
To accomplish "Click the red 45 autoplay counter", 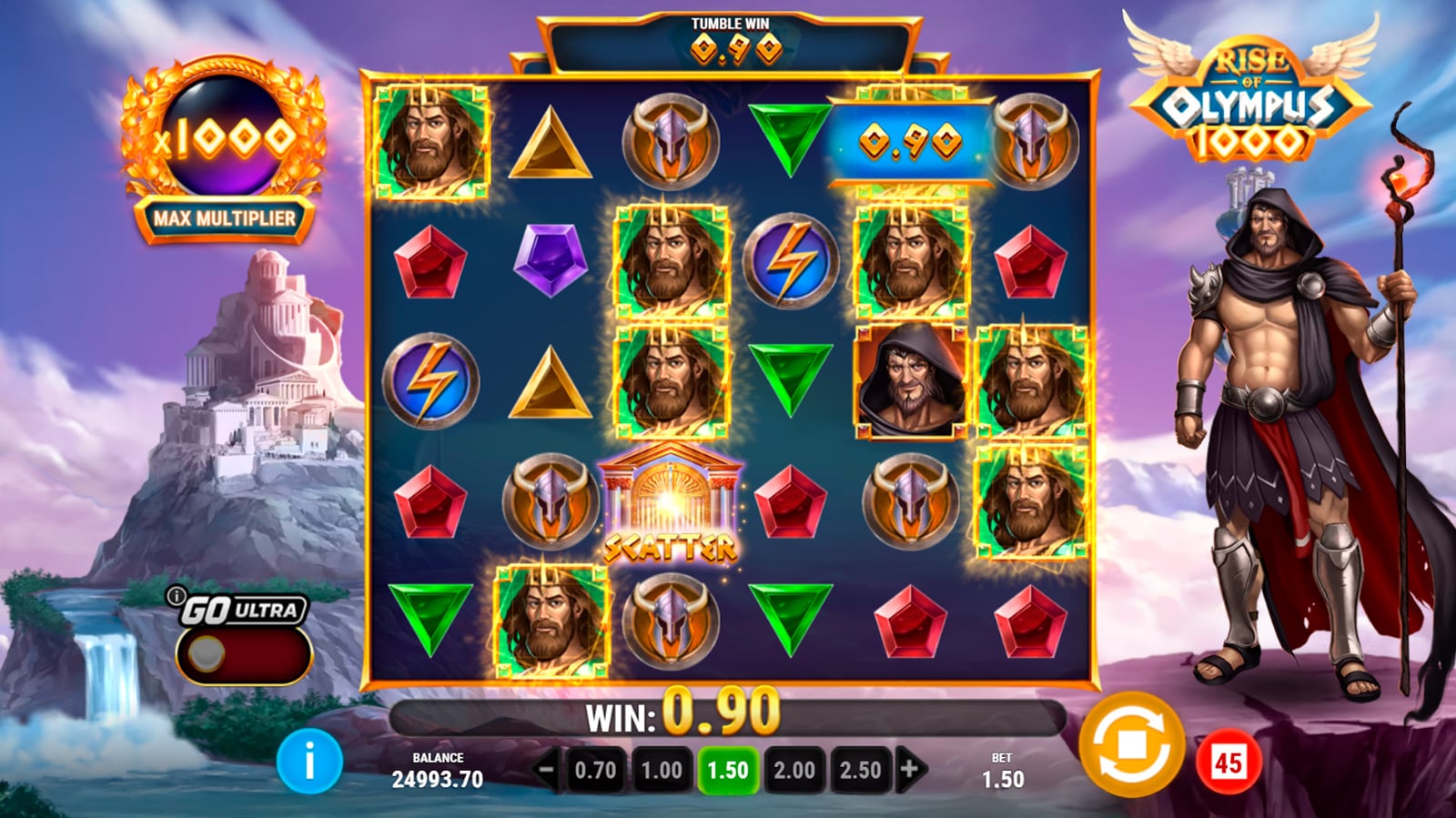I will (x=1228, y=762).
